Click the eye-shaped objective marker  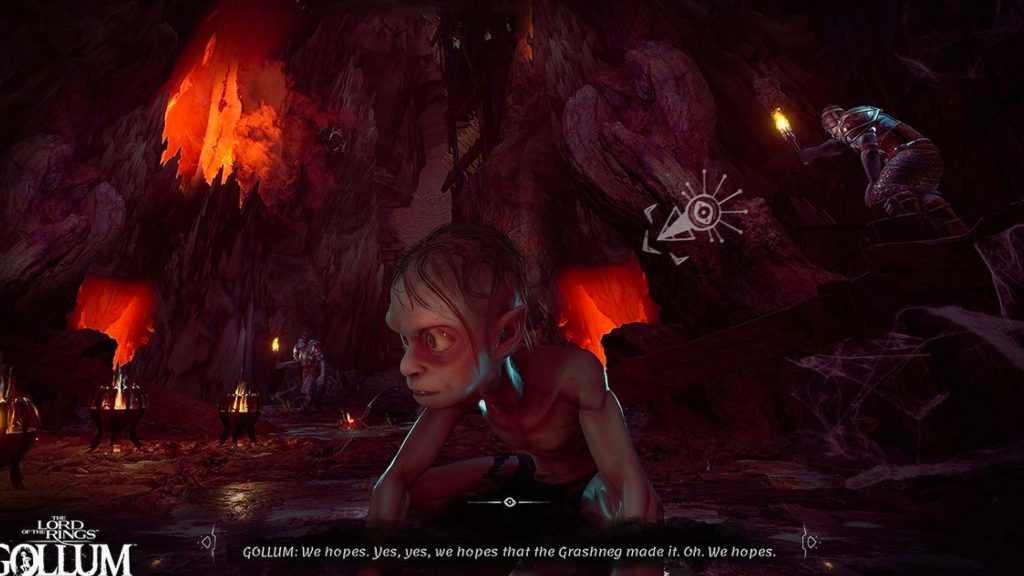click(x=700, y=216)
